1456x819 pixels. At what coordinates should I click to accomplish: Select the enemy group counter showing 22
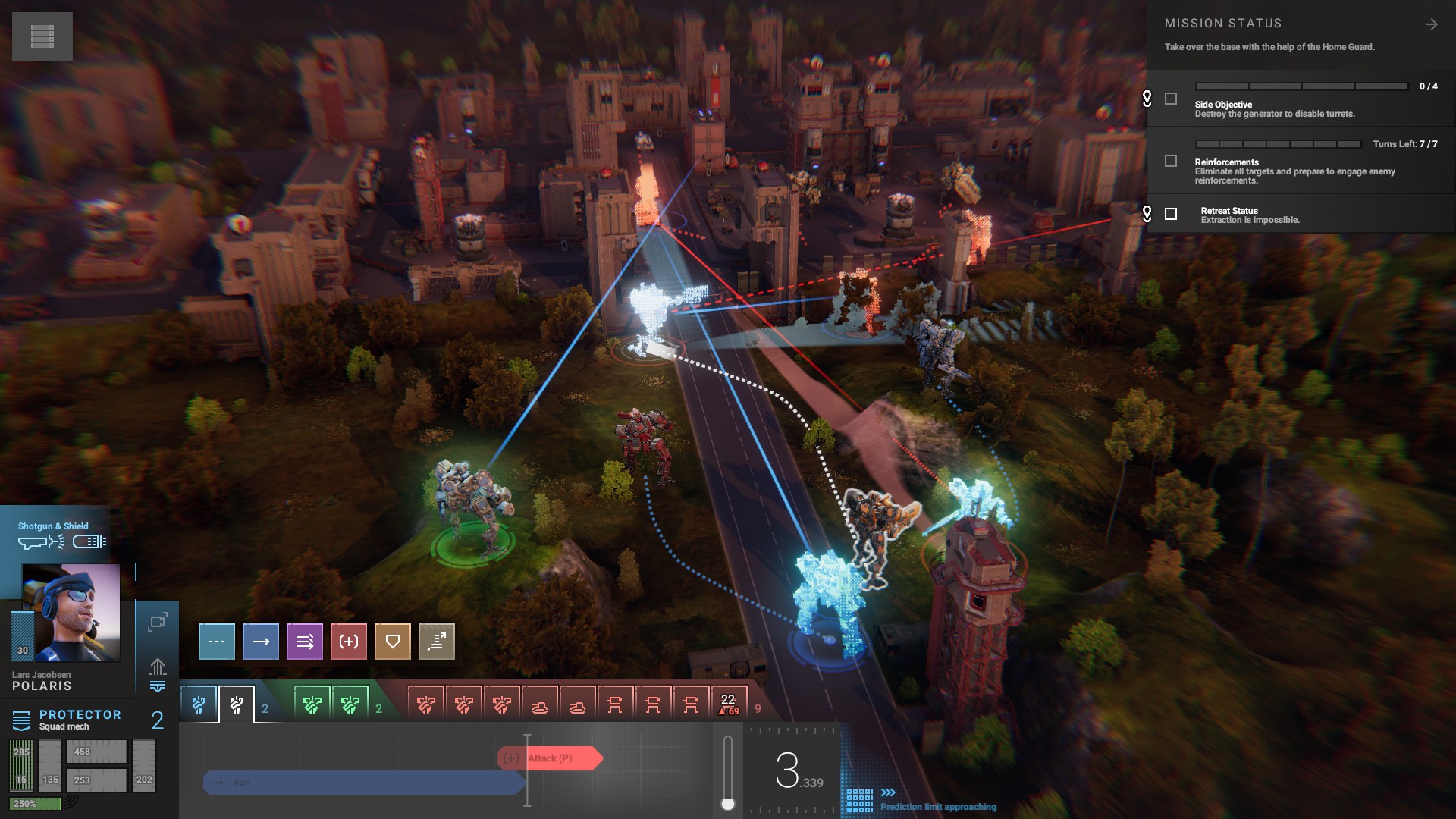click(x=729, y=704)
